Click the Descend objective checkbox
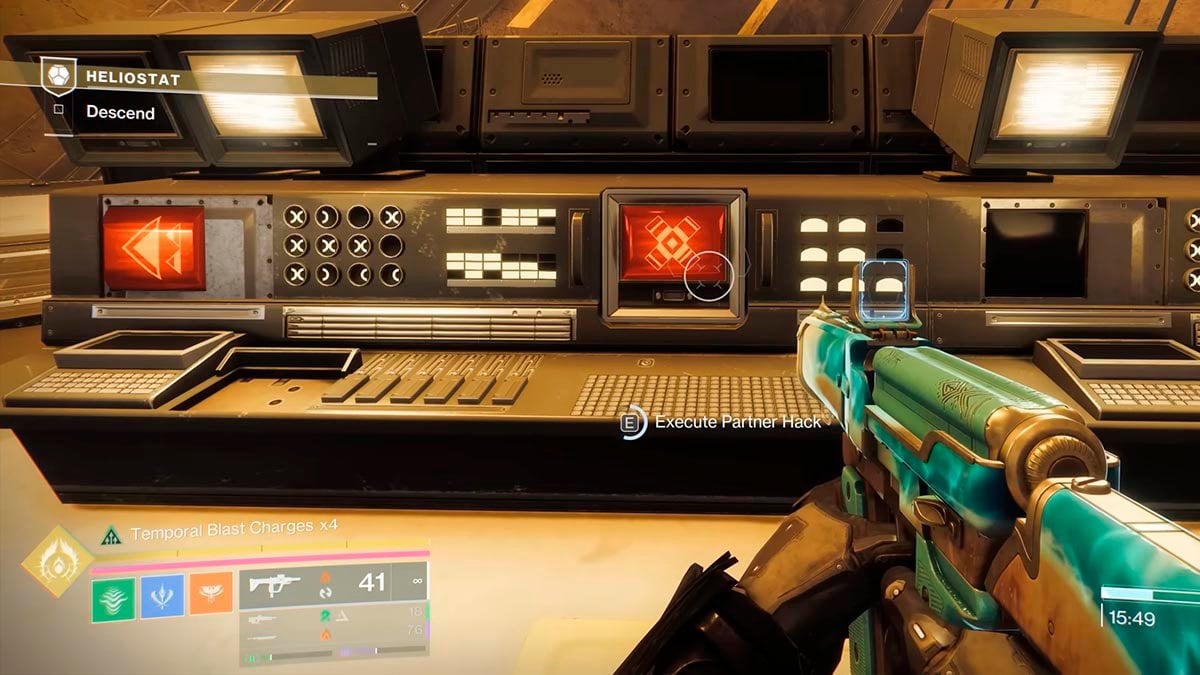This screenshot has width=1200, height=675. (59, 111)
